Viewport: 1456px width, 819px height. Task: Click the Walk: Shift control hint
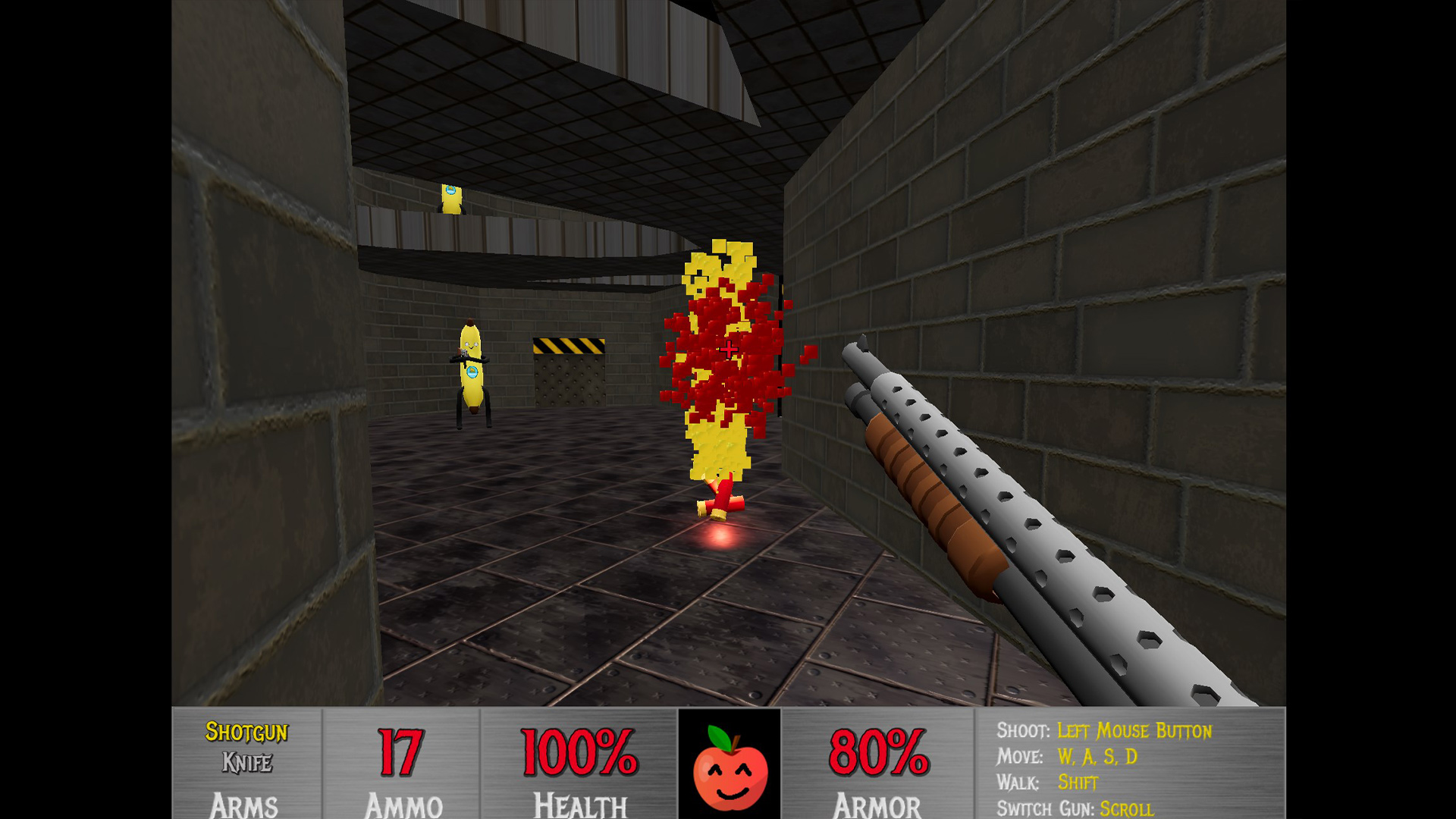coord(1047,782)
